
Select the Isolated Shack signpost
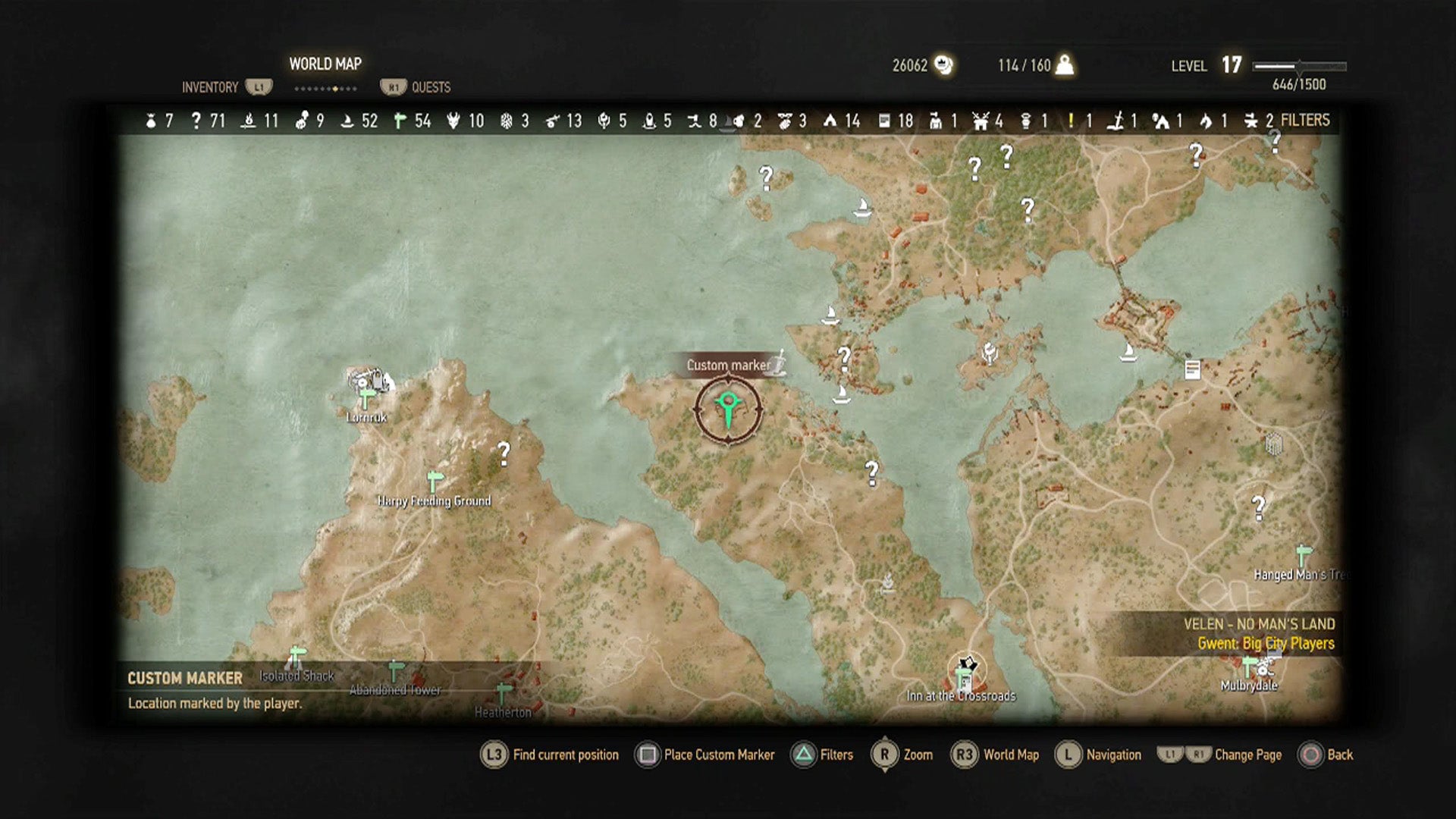297,655
